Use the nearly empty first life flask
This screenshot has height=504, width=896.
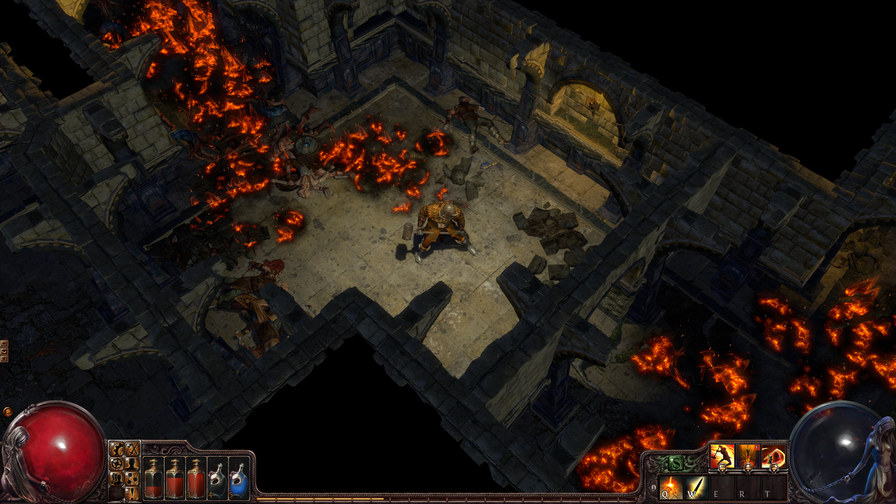pyautogui.click(x=152, y=477)
